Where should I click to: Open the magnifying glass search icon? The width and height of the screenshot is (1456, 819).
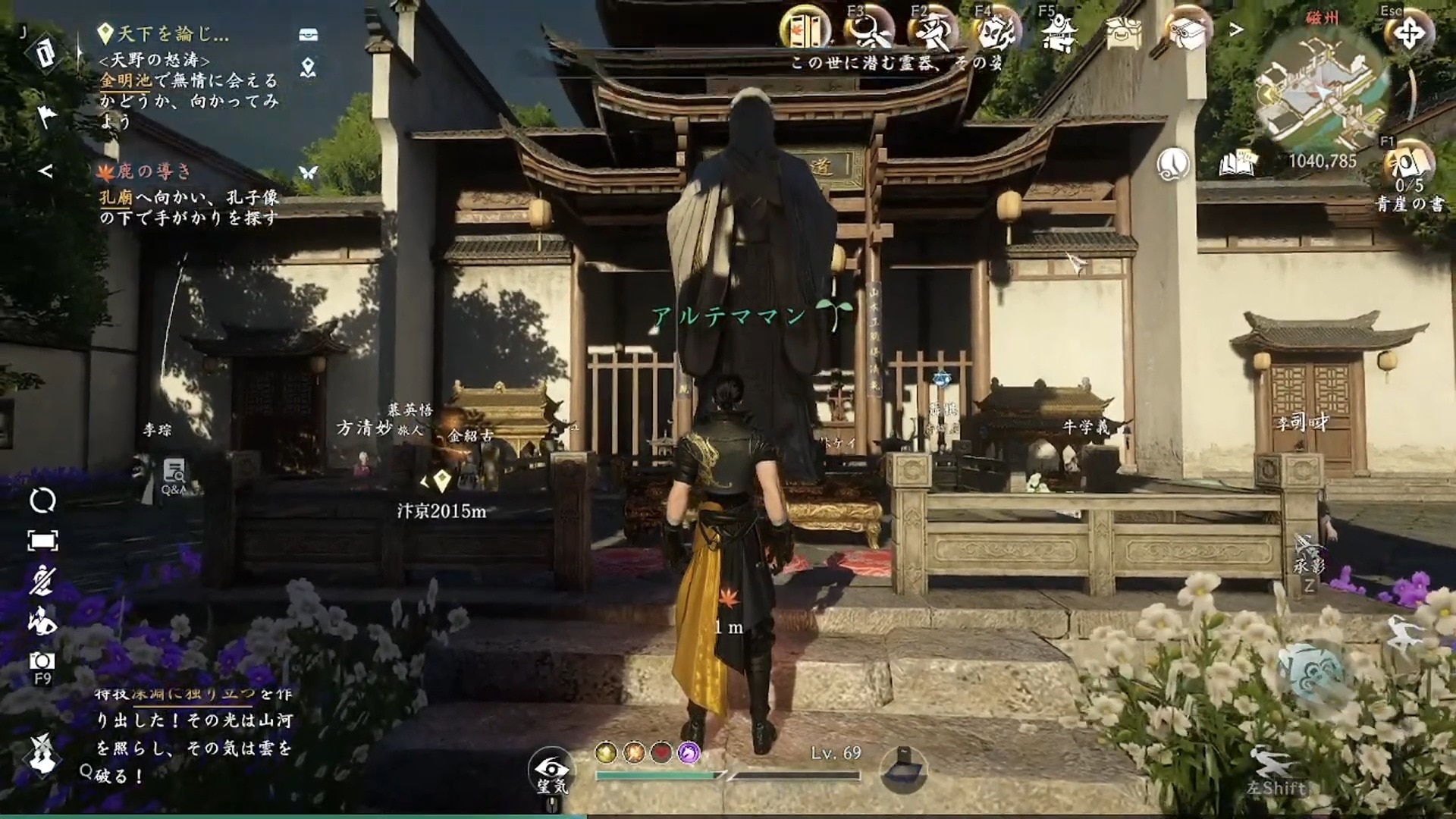tap(868, 32)
